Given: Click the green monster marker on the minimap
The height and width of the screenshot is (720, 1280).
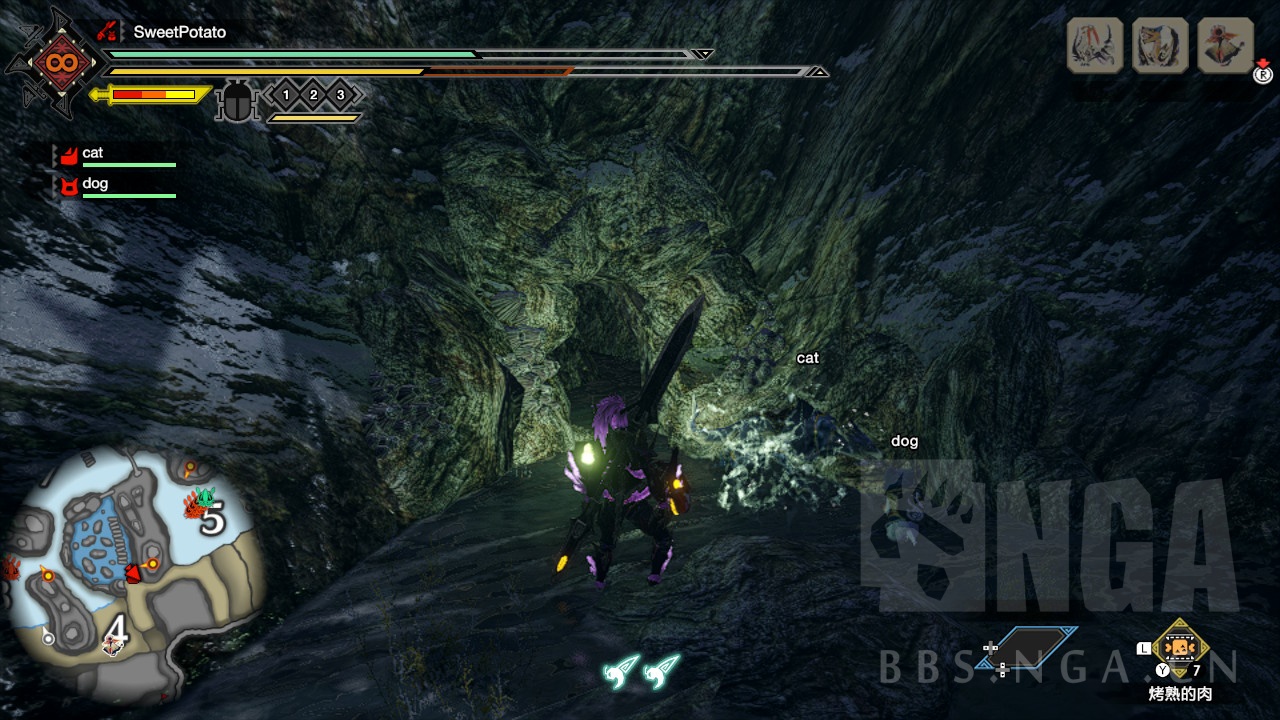Looking at the screenshot, I should click(x=205, y=495).
